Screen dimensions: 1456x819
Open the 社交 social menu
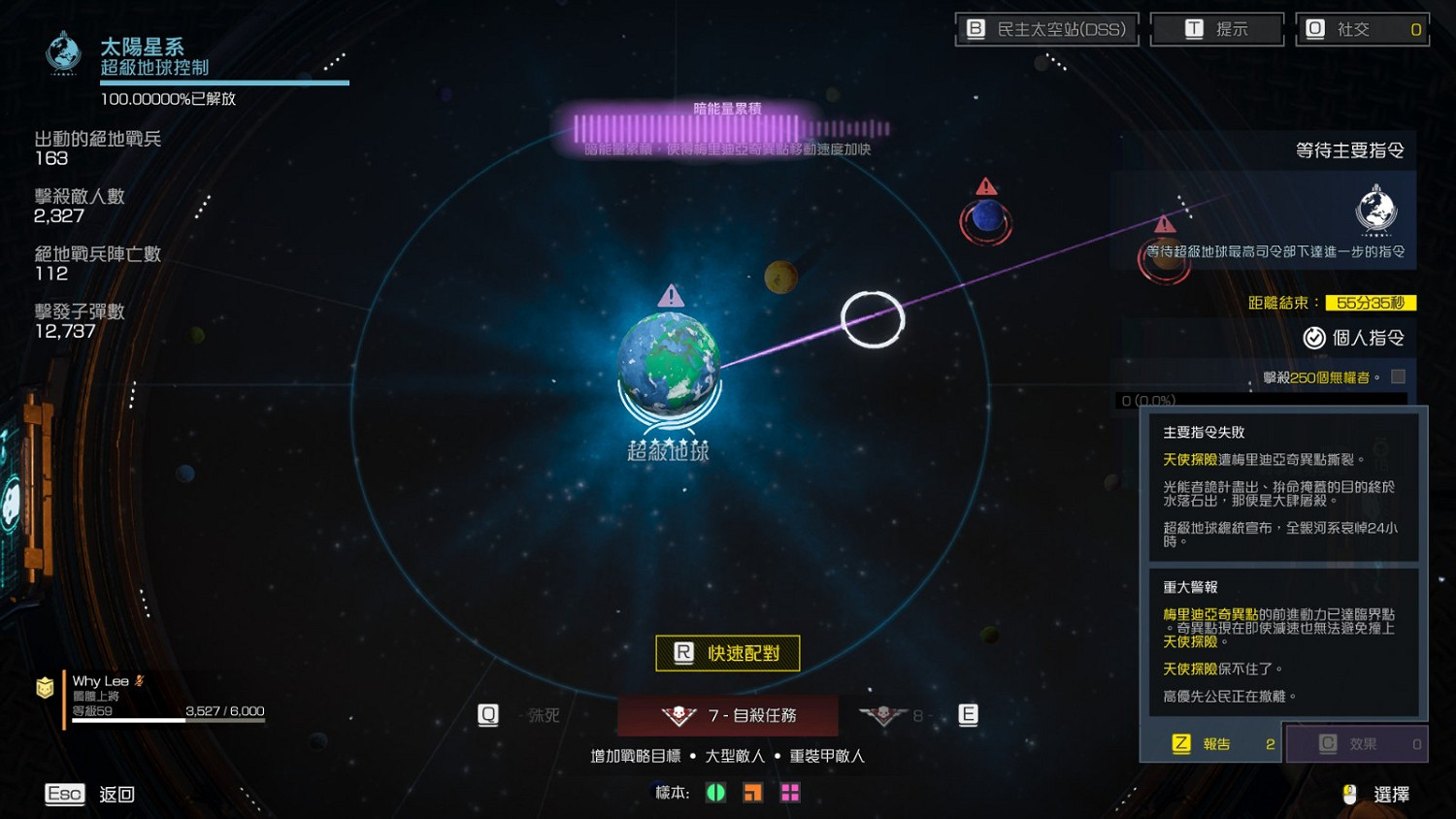point(1362,28)
